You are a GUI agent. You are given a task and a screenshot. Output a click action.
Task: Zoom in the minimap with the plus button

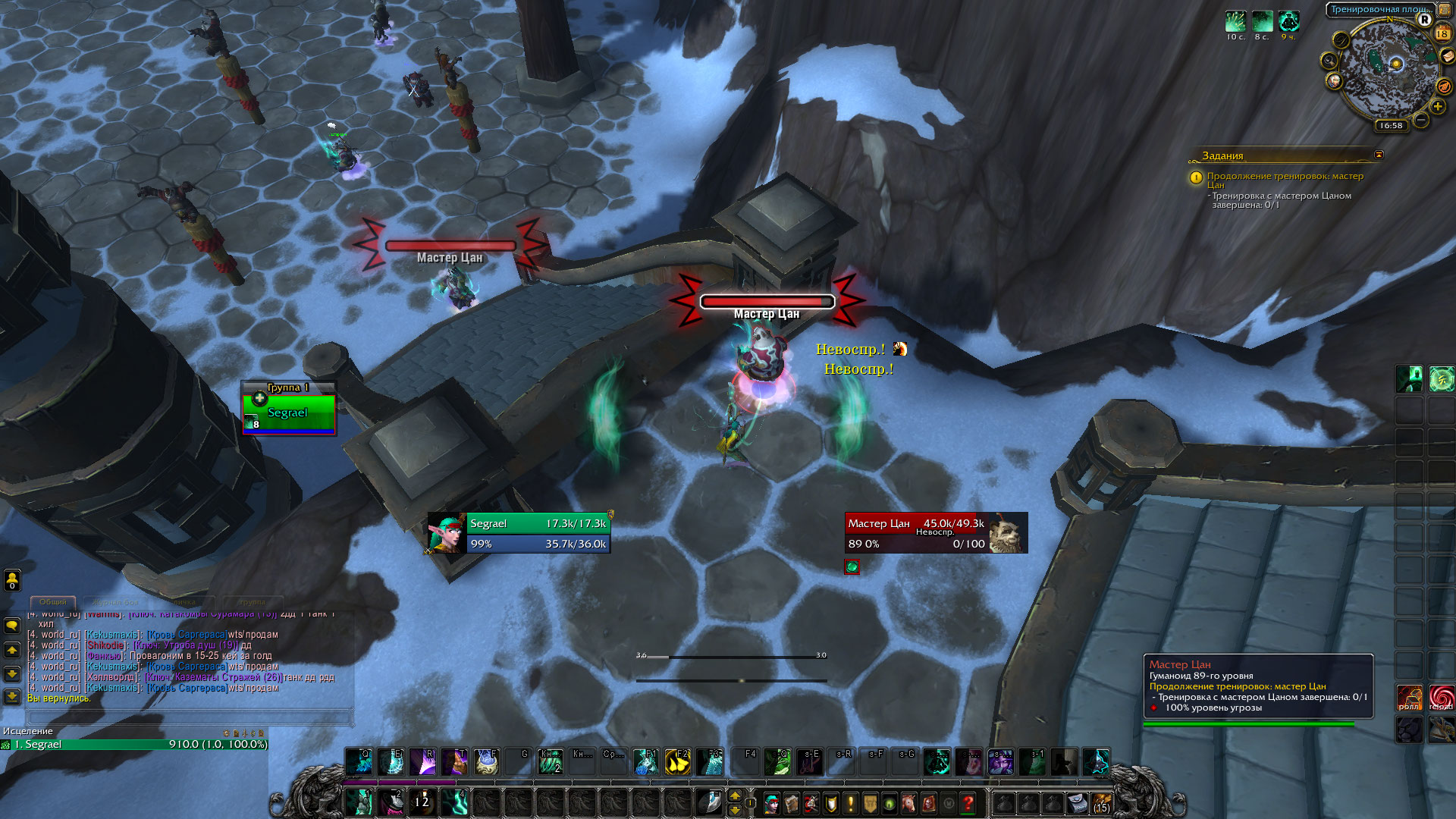point(1438,106)
